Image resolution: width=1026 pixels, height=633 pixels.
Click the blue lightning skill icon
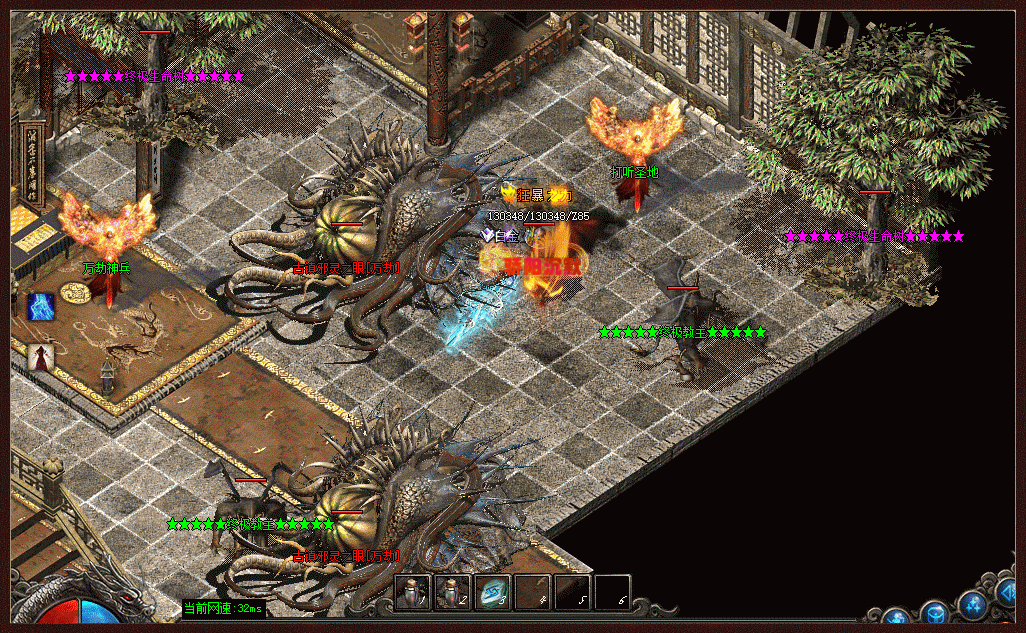(x=41, y=307)
